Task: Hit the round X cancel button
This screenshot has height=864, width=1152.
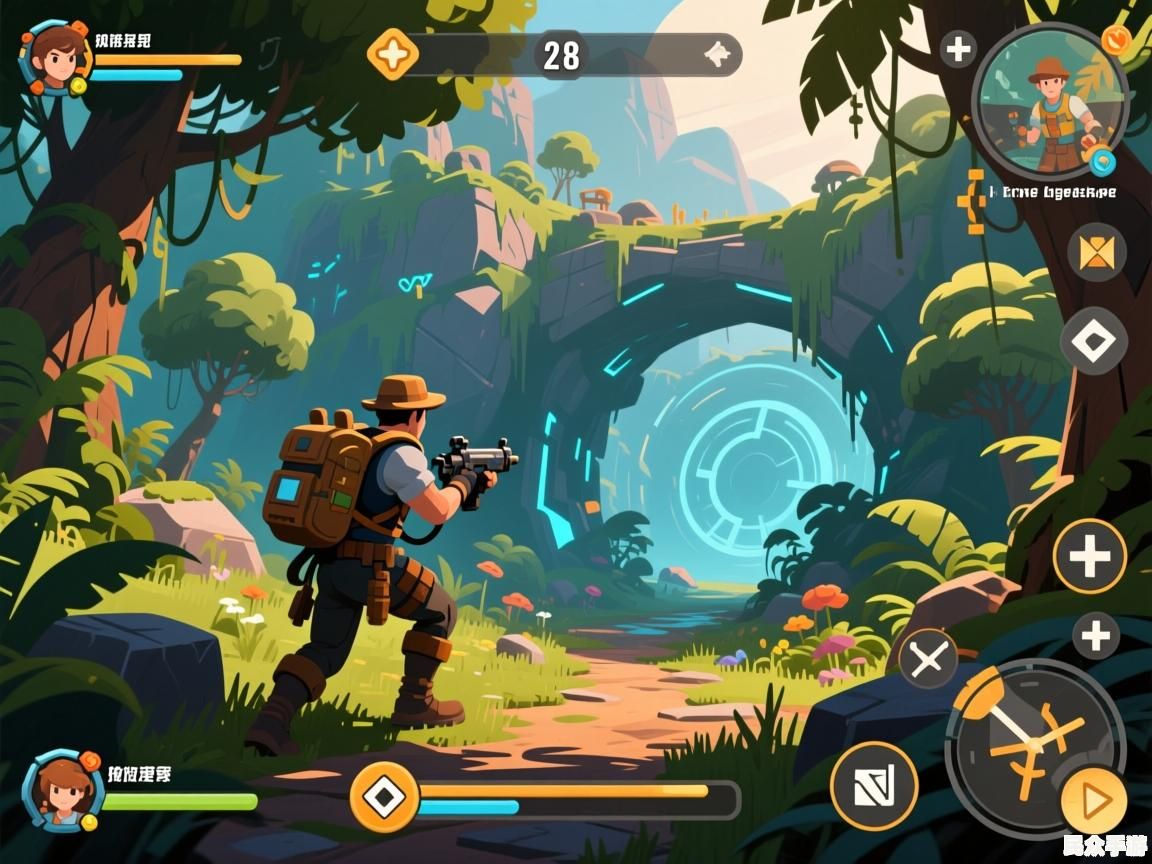Action: (x=928, y=659)
